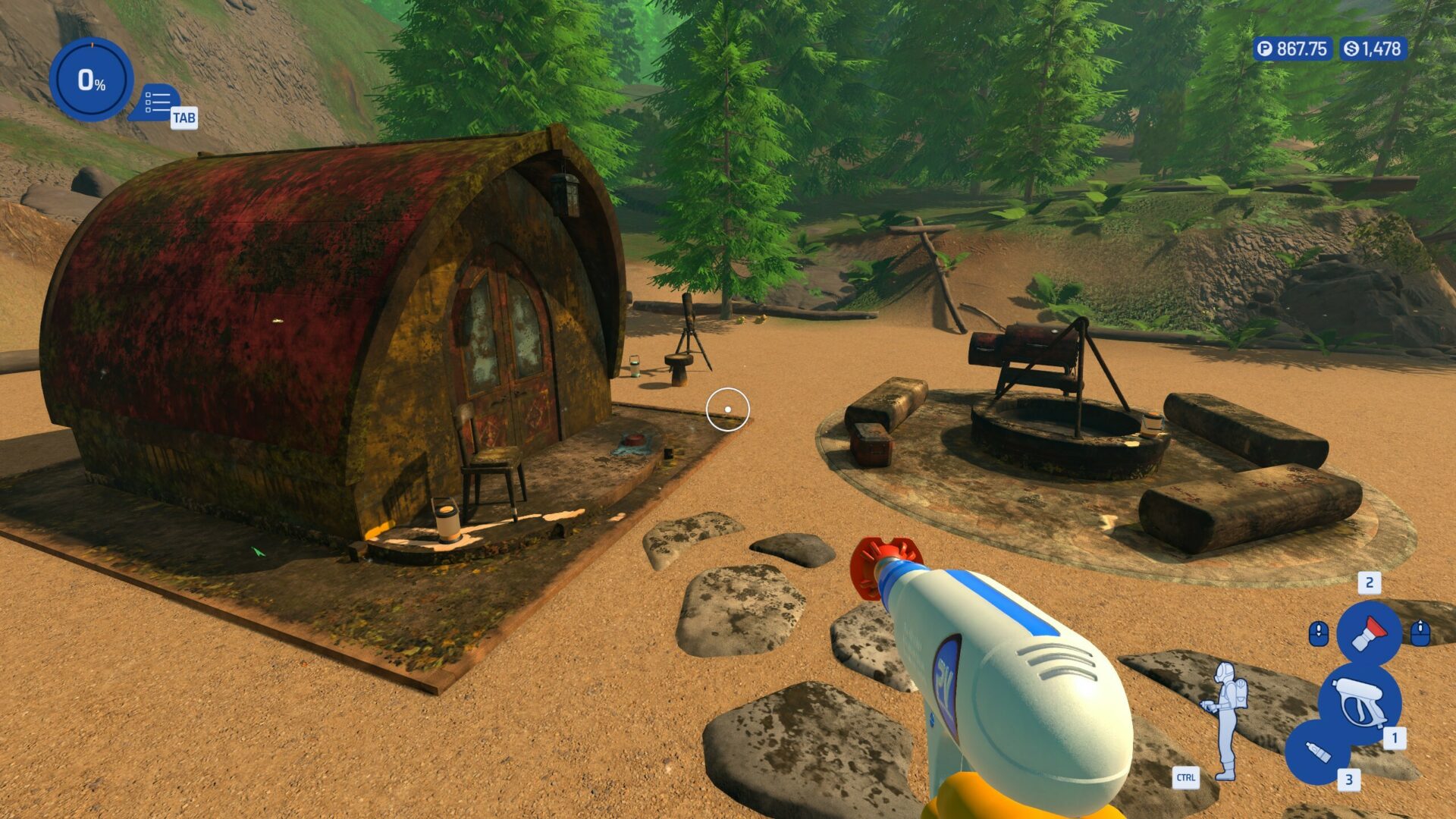Select the soap bottle icon
Image resolution: width=1456 pixels, height=819 pixels.
(x=1318, y=752)
